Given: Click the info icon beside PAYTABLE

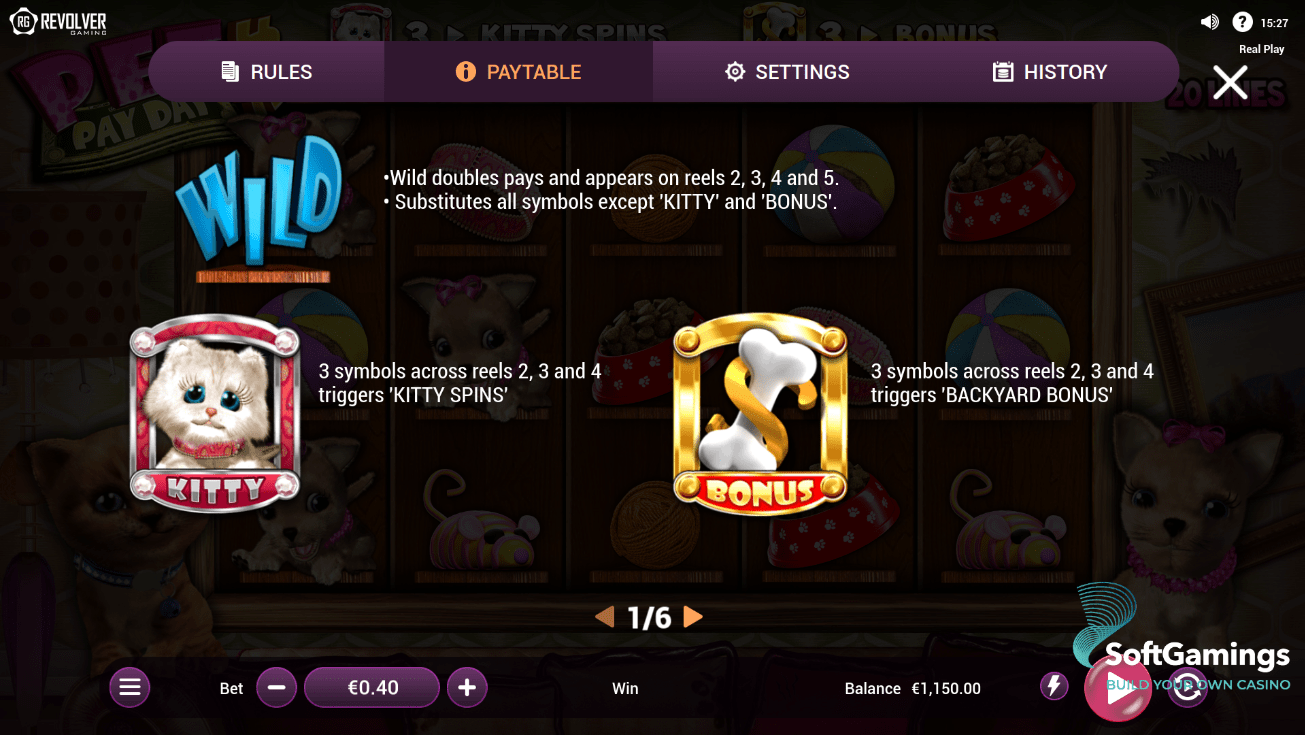Looking at the screenshot, I should 466,71.
